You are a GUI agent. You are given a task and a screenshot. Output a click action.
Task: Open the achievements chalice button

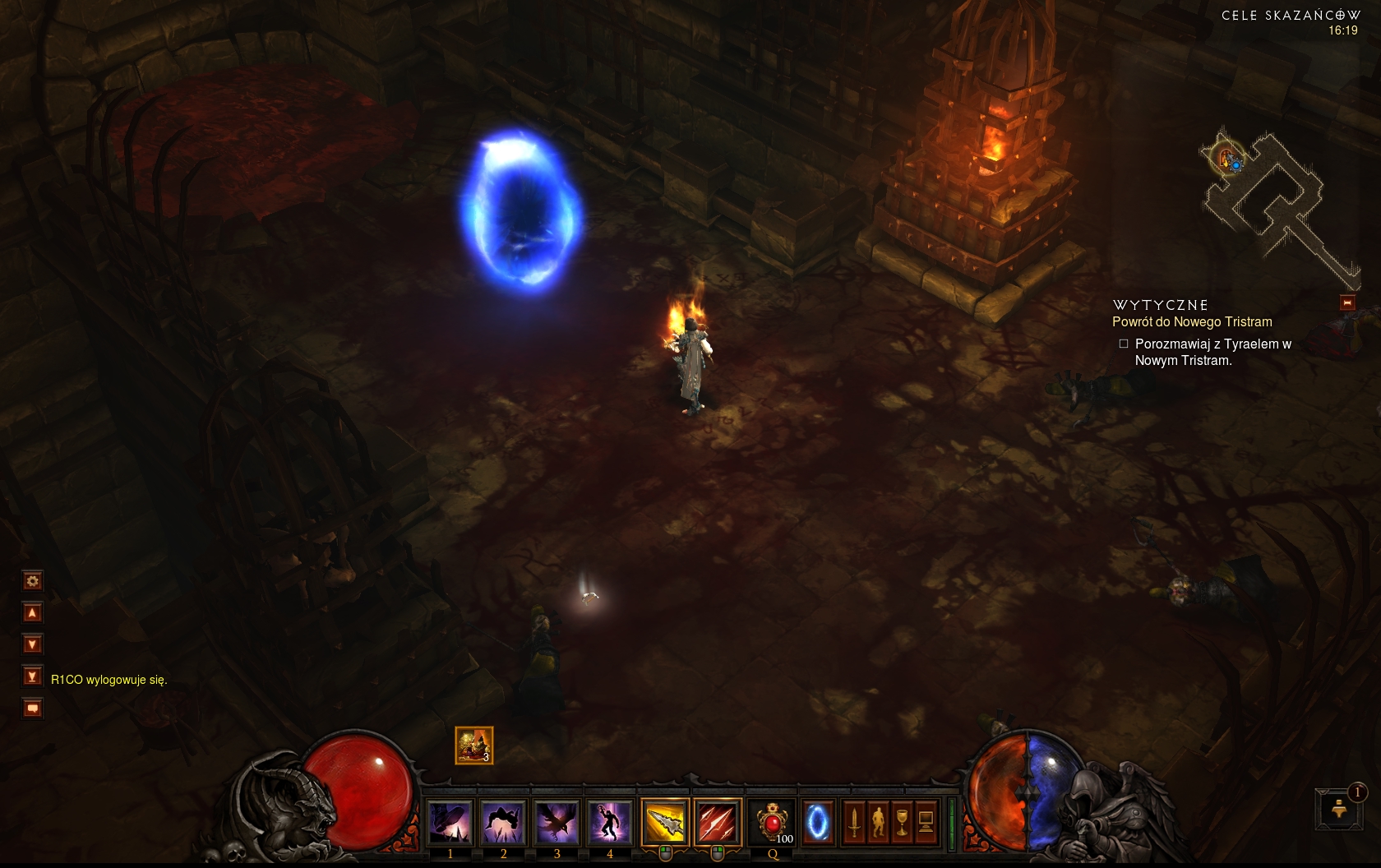[x=902, y=822]
